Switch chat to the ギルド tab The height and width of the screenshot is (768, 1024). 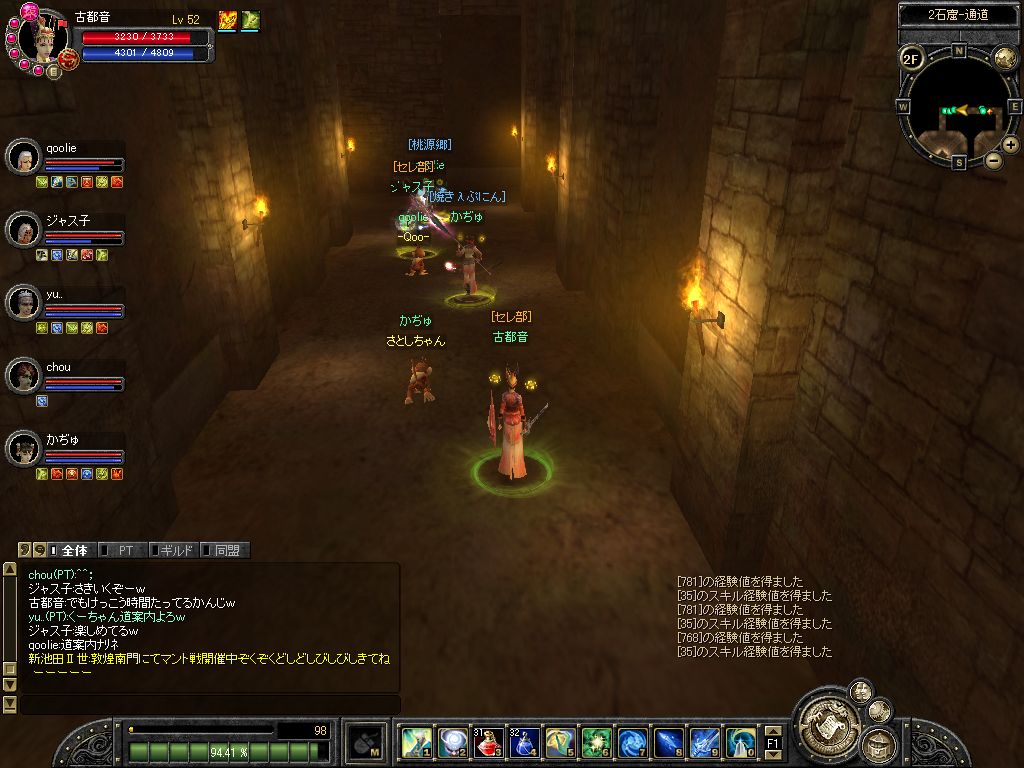coord(175,550)
